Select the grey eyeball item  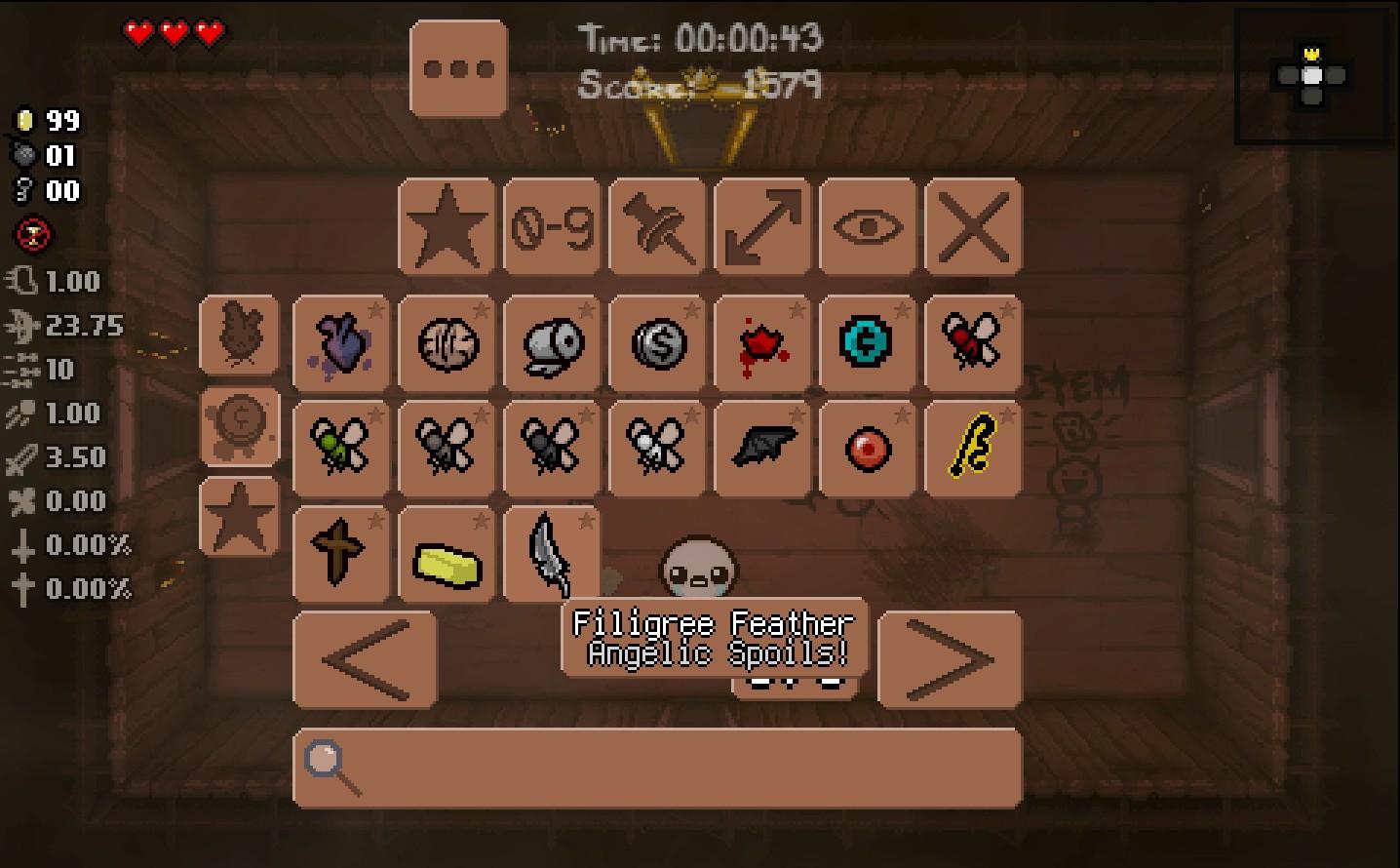(x=551, y=344)
